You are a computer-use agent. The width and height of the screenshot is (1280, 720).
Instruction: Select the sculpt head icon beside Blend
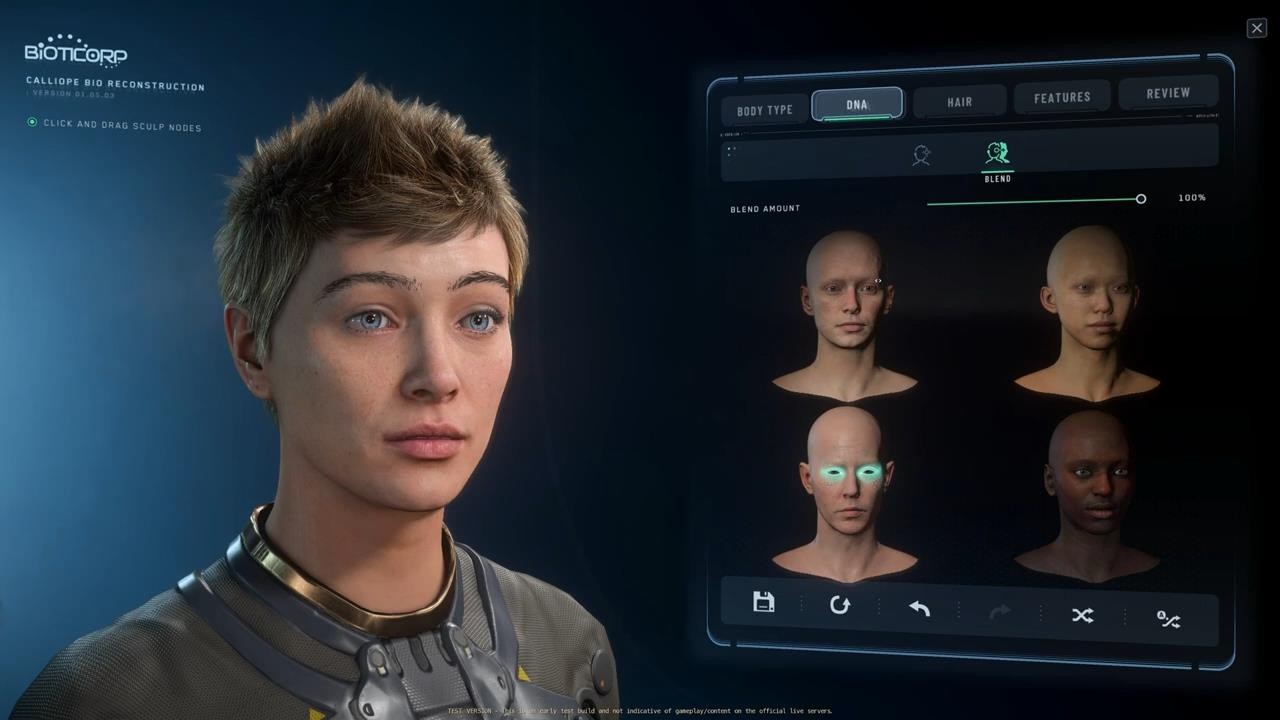pyautogui.click(x=921, y=155)
